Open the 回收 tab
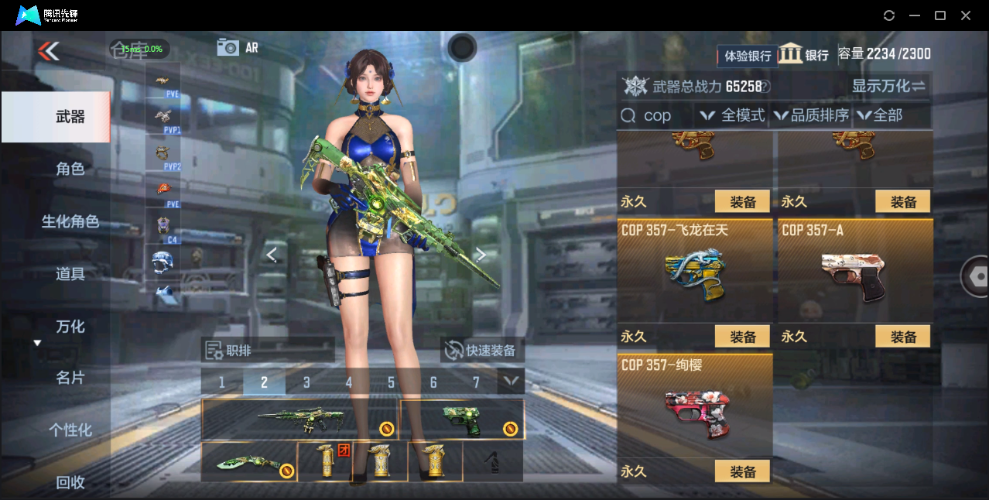This screenshot has height=500, width=989. click(69, 482)
